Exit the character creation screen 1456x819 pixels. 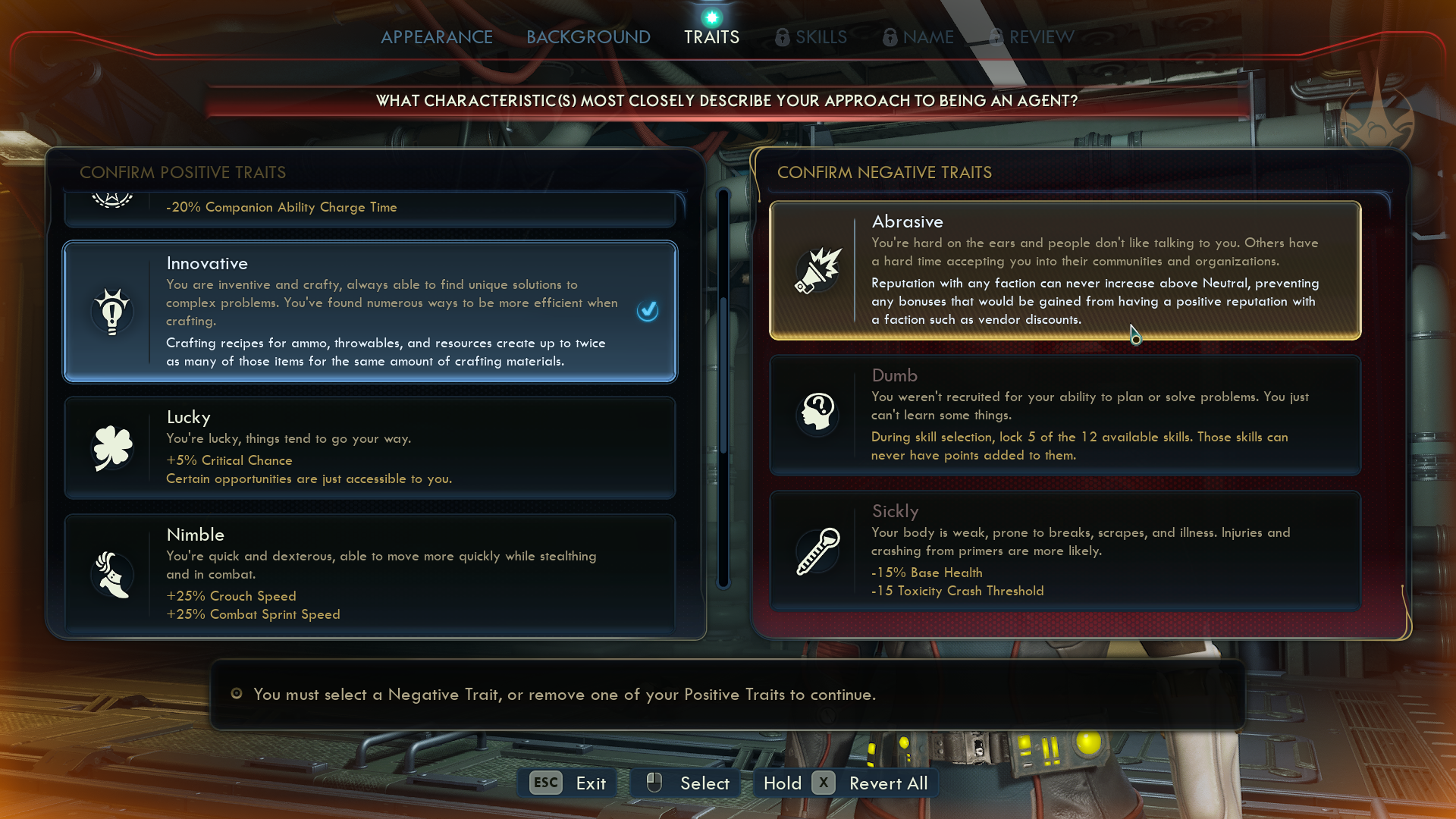click(568, 783)
